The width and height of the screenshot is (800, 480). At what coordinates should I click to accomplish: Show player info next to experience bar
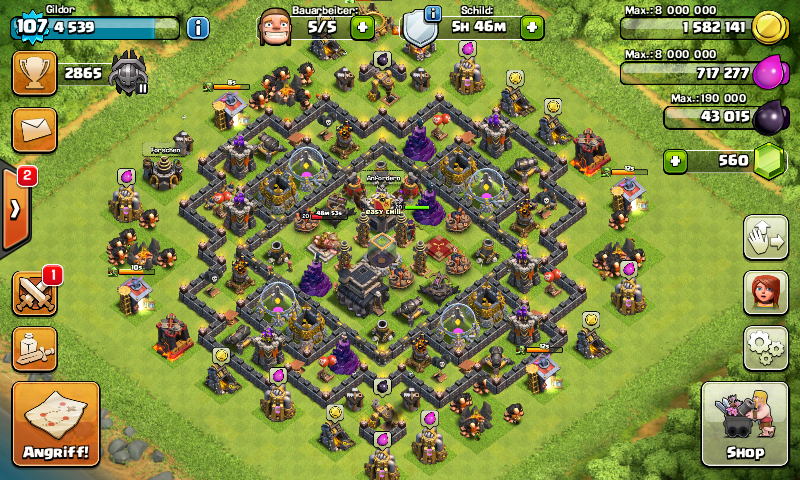(197, 28)
